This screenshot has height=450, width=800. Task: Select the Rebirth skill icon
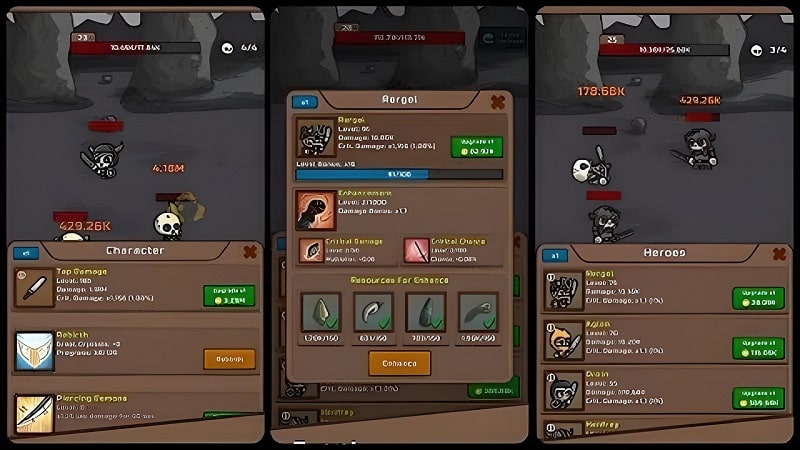click(34, 351)
